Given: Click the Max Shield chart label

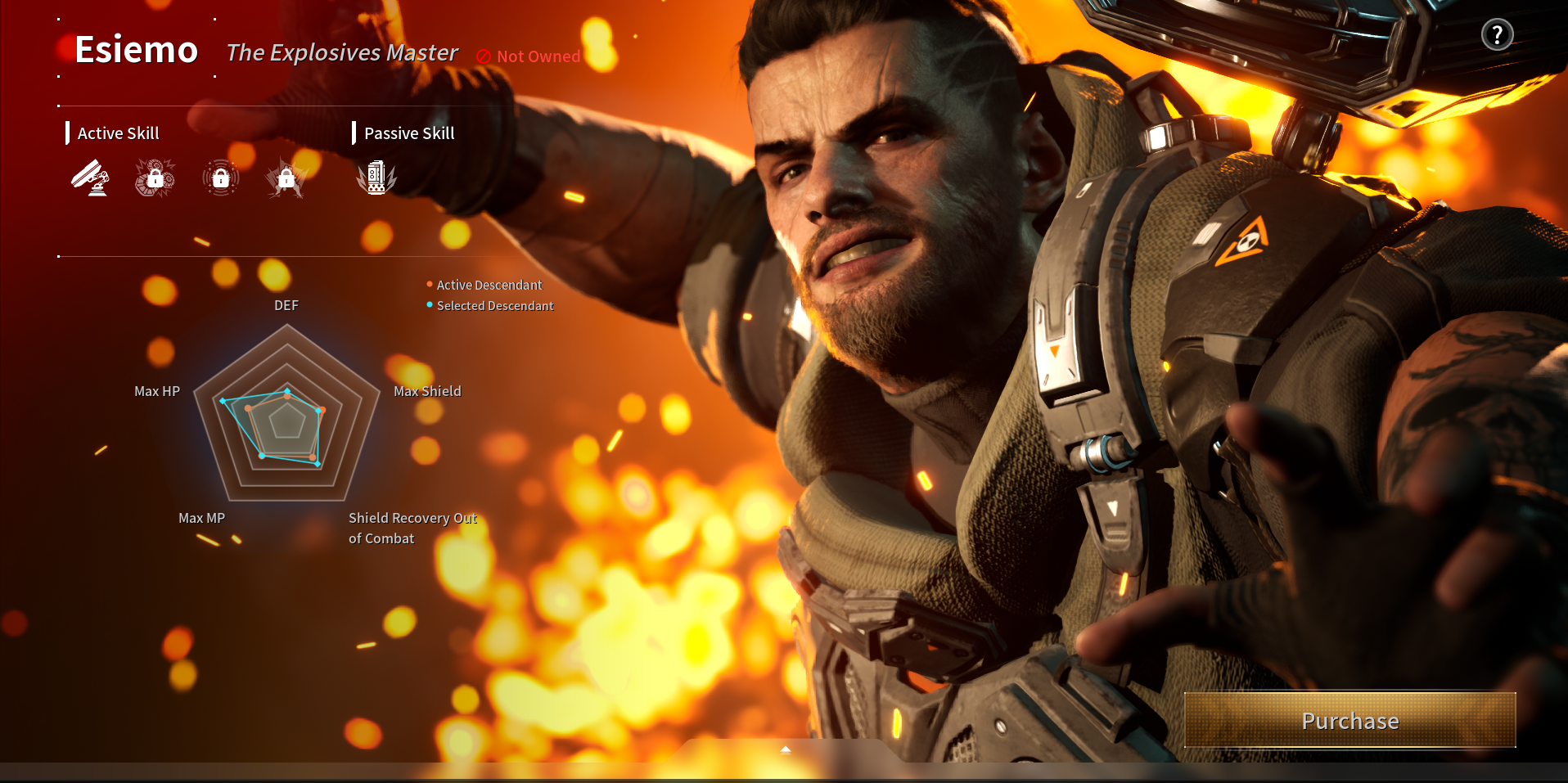Looking at the screenshot, I should point(426,391).
